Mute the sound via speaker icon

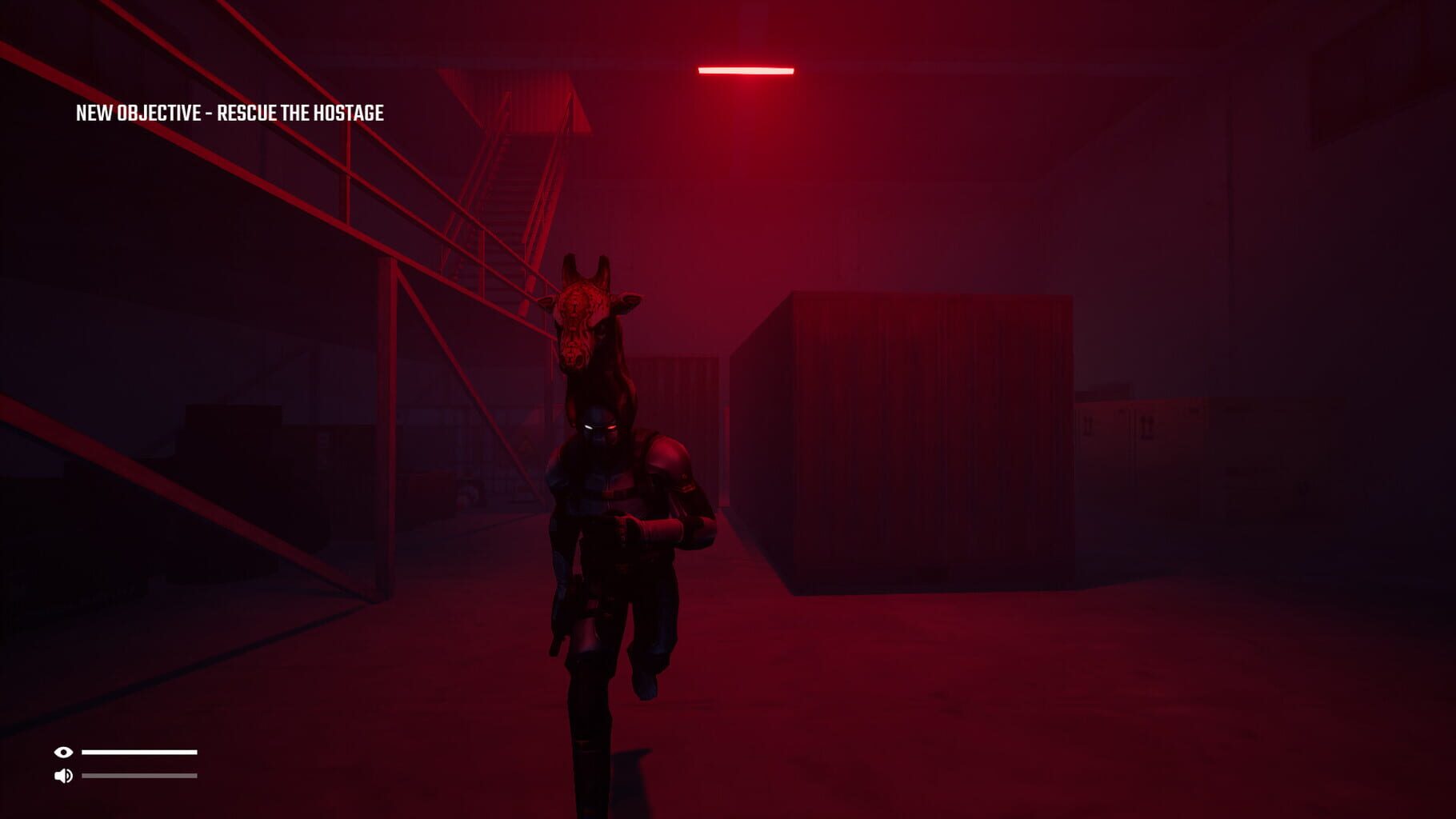pyautogui.click(x=64, y=775)
